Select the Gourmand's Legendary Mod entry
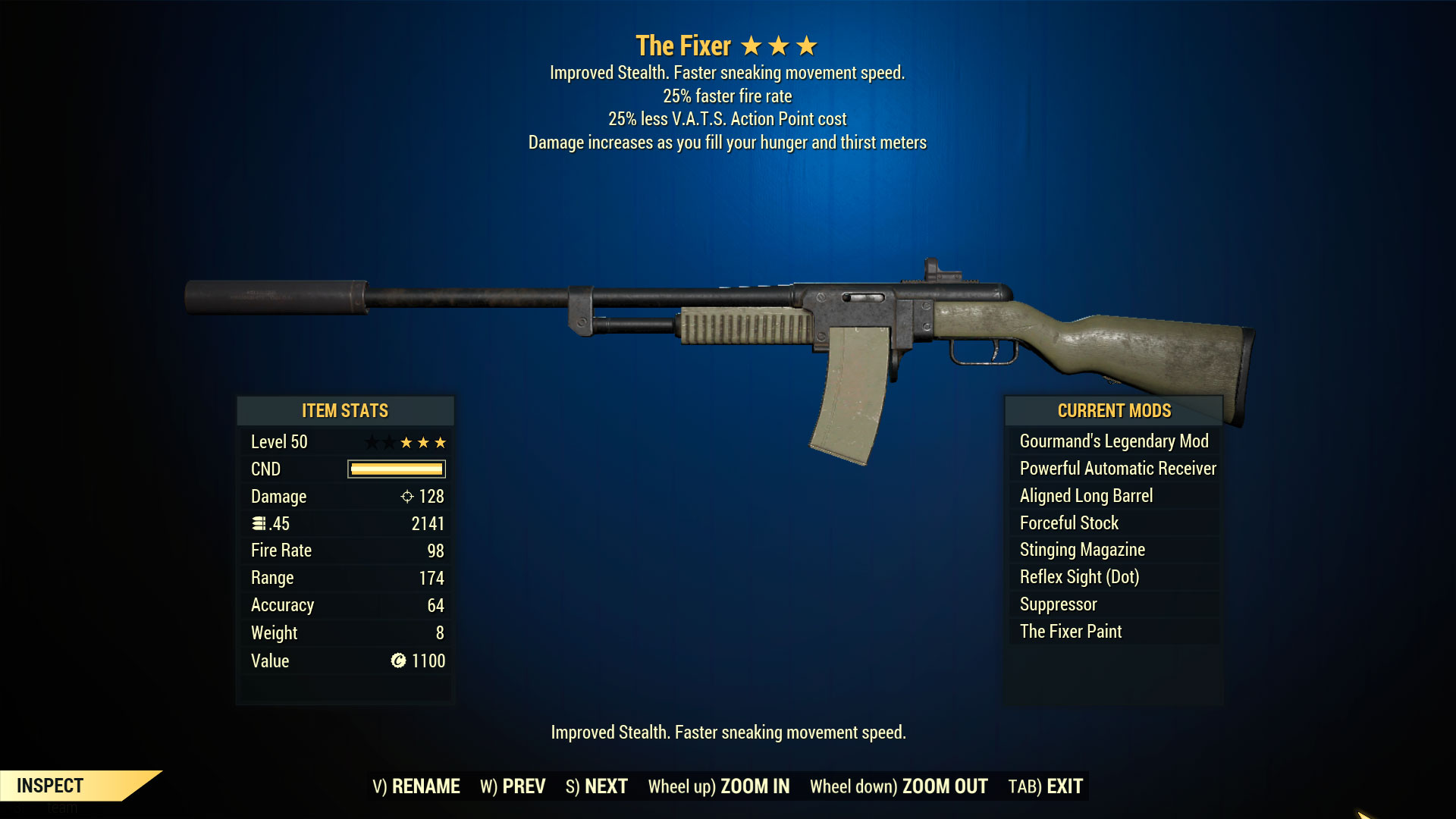The image size is (1456, 819). point(1113,441)
